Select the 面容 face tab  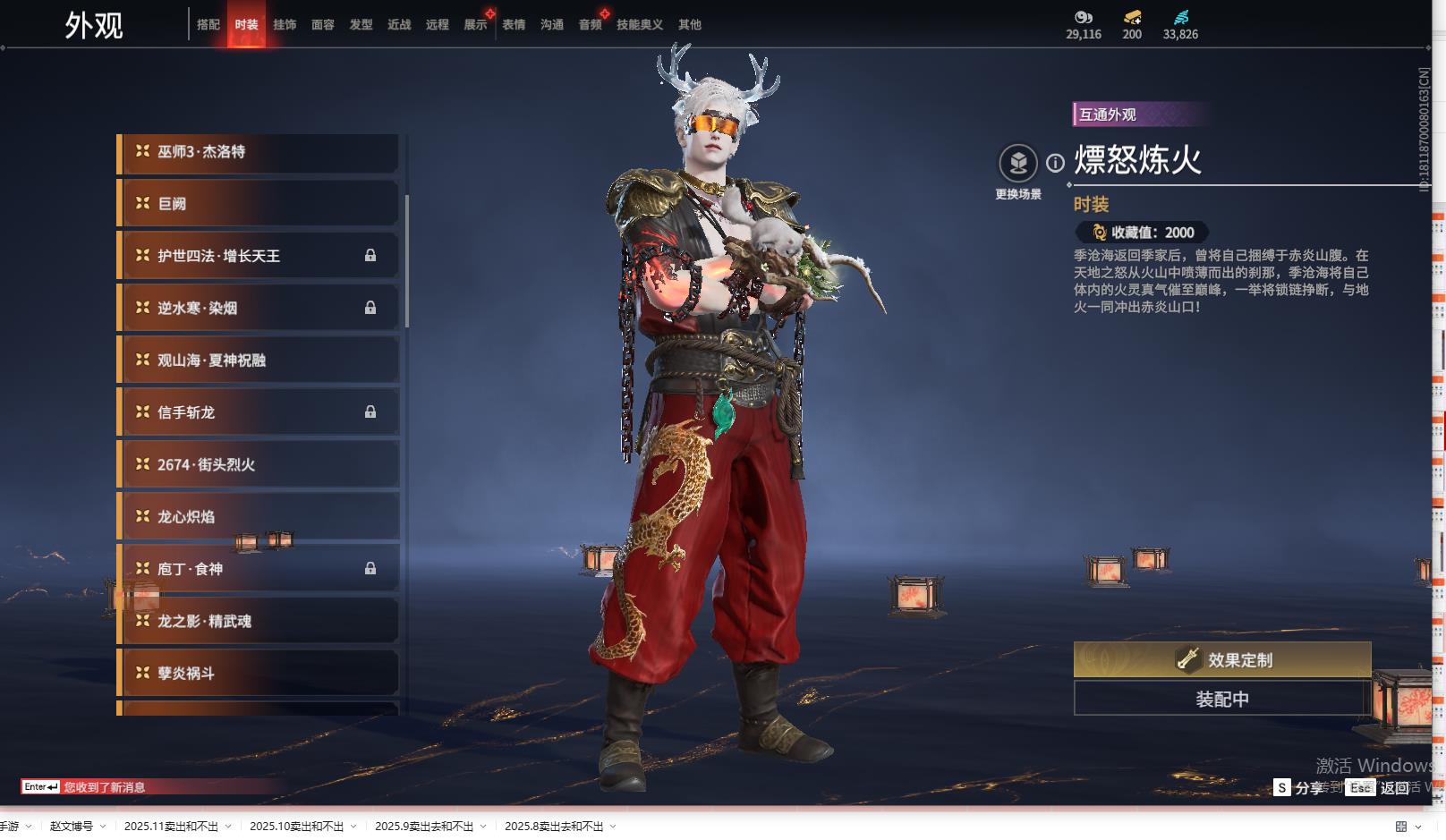pos(323,25)
